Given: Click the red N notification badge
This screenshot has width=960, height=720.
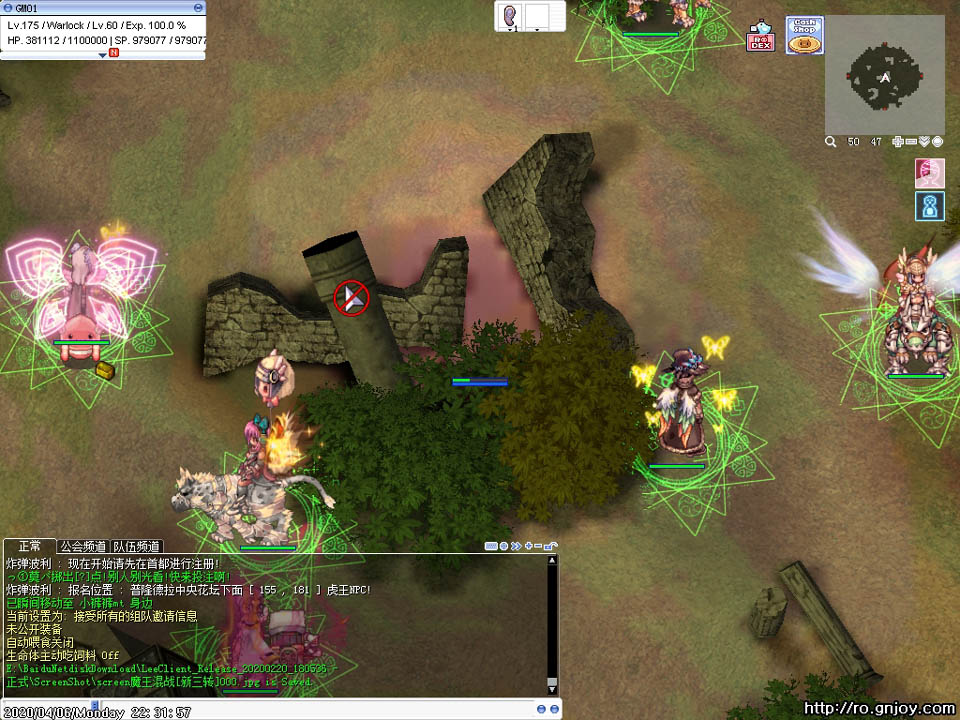Looking at the screenshot, I should pos(114,53).
